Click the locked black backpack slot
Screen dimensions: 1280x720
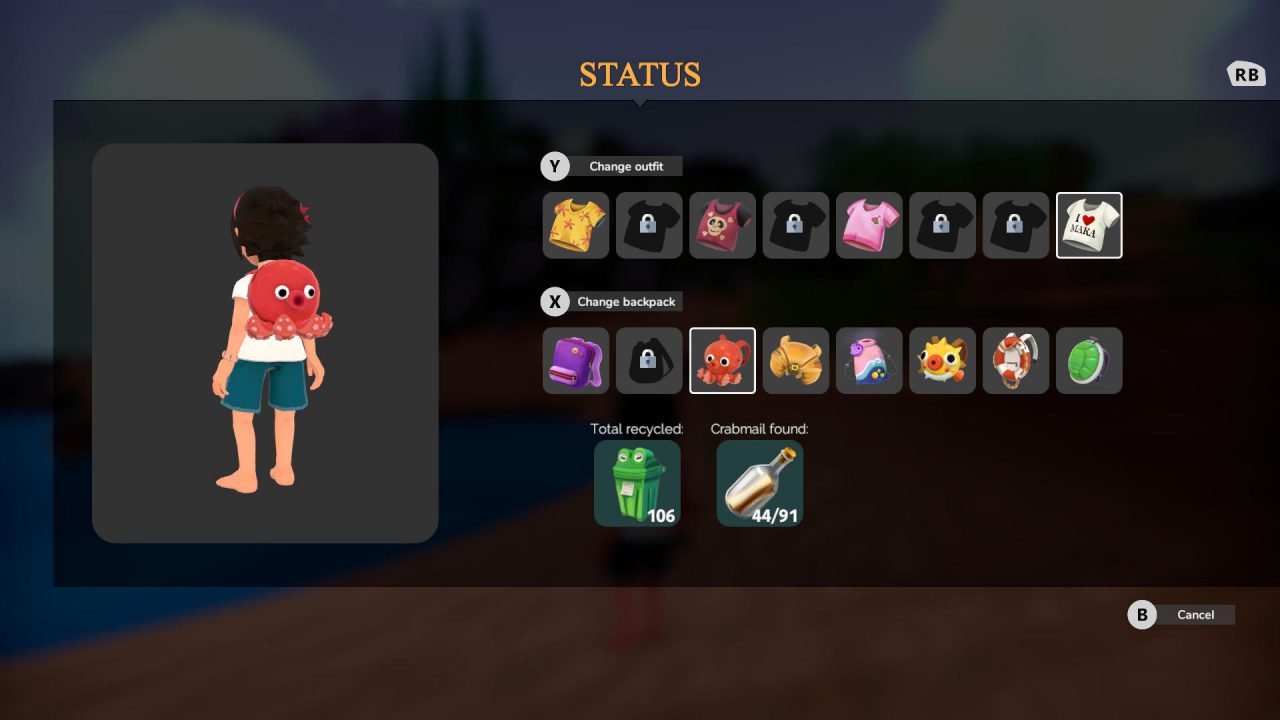click(649, 360)
